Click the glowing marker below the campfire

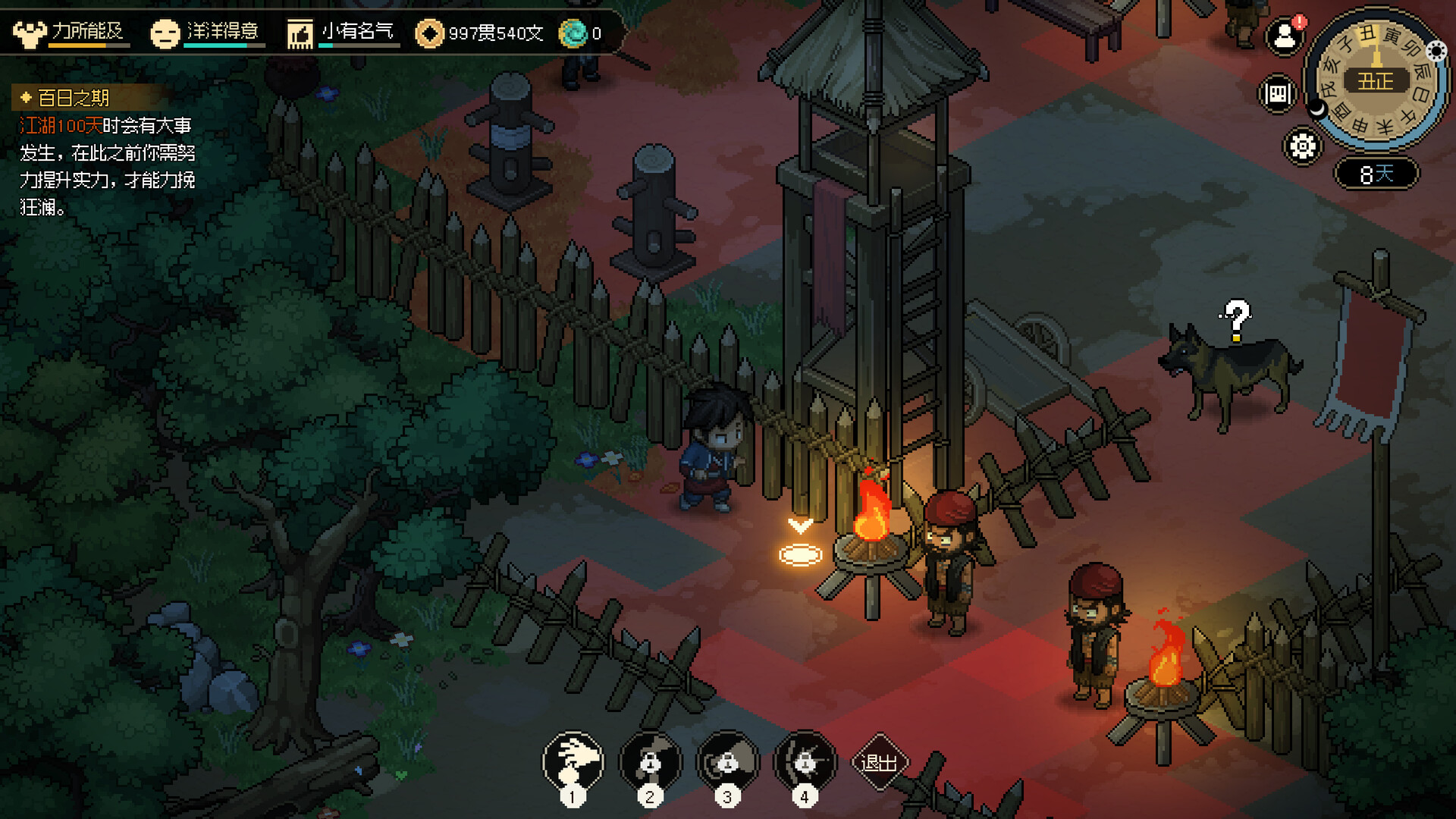(799, 554)
